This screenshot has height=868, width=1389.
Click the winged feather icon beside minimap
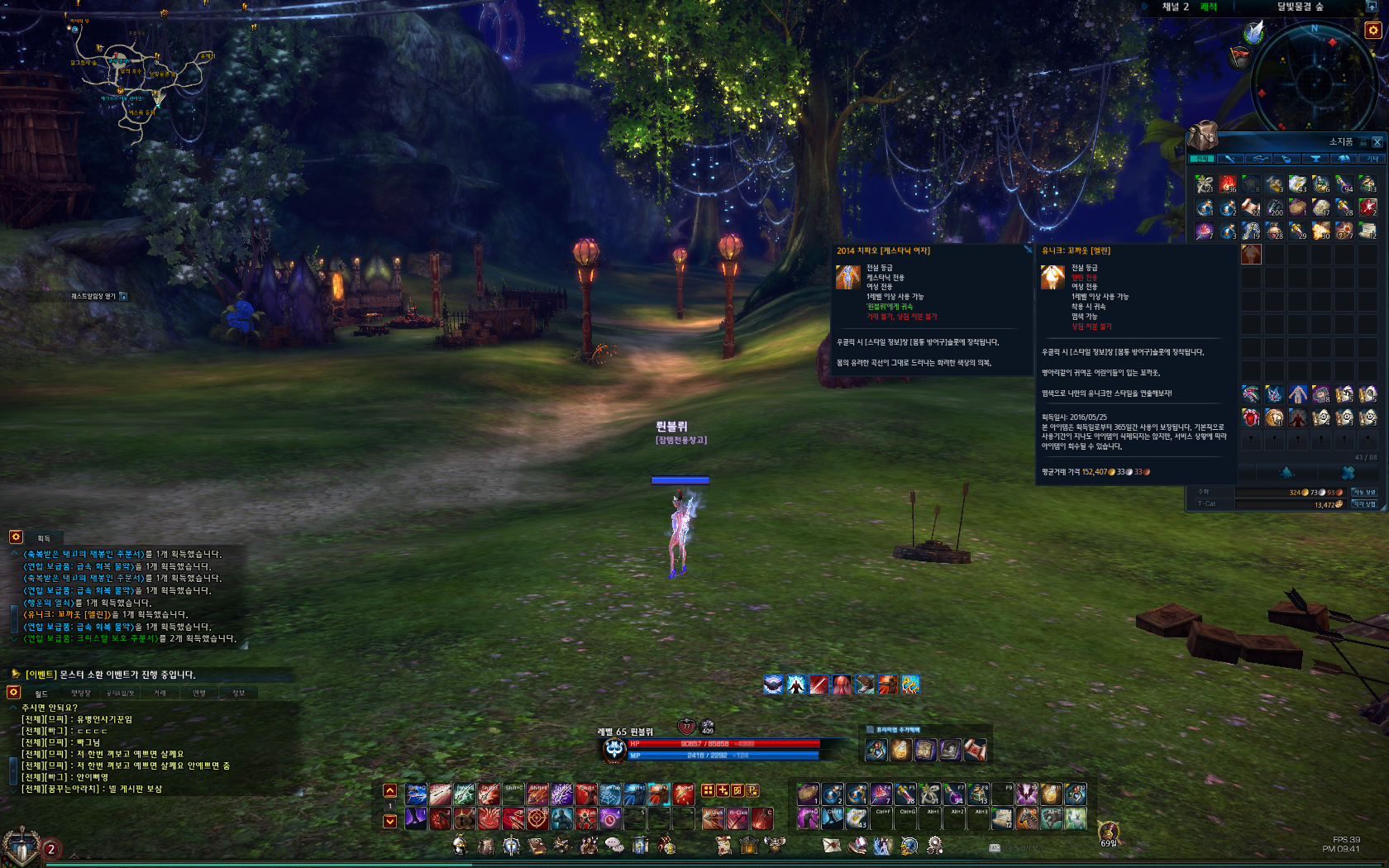click(x=1254, y=33)
